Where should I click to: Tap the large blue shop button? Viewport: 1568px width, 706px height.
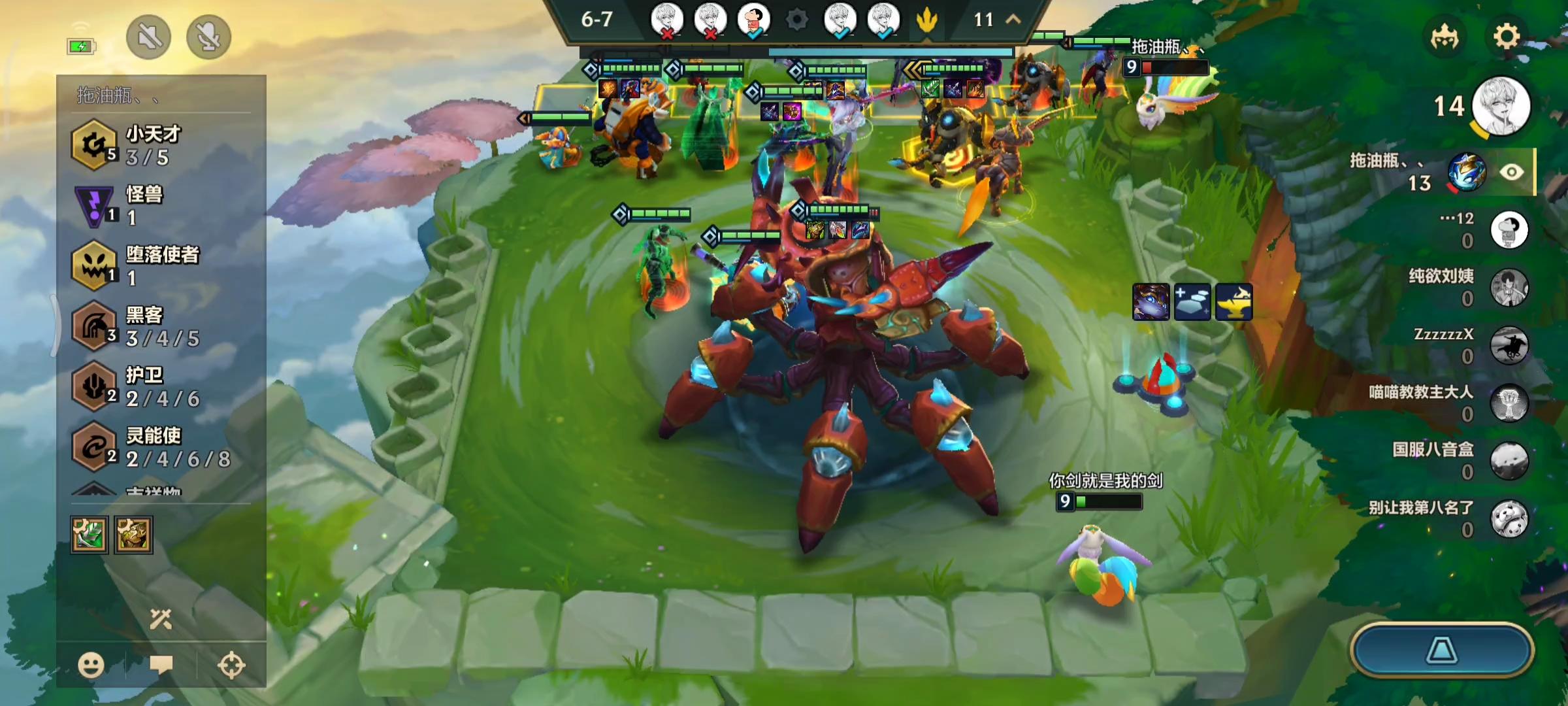[x=1441, y=650]
